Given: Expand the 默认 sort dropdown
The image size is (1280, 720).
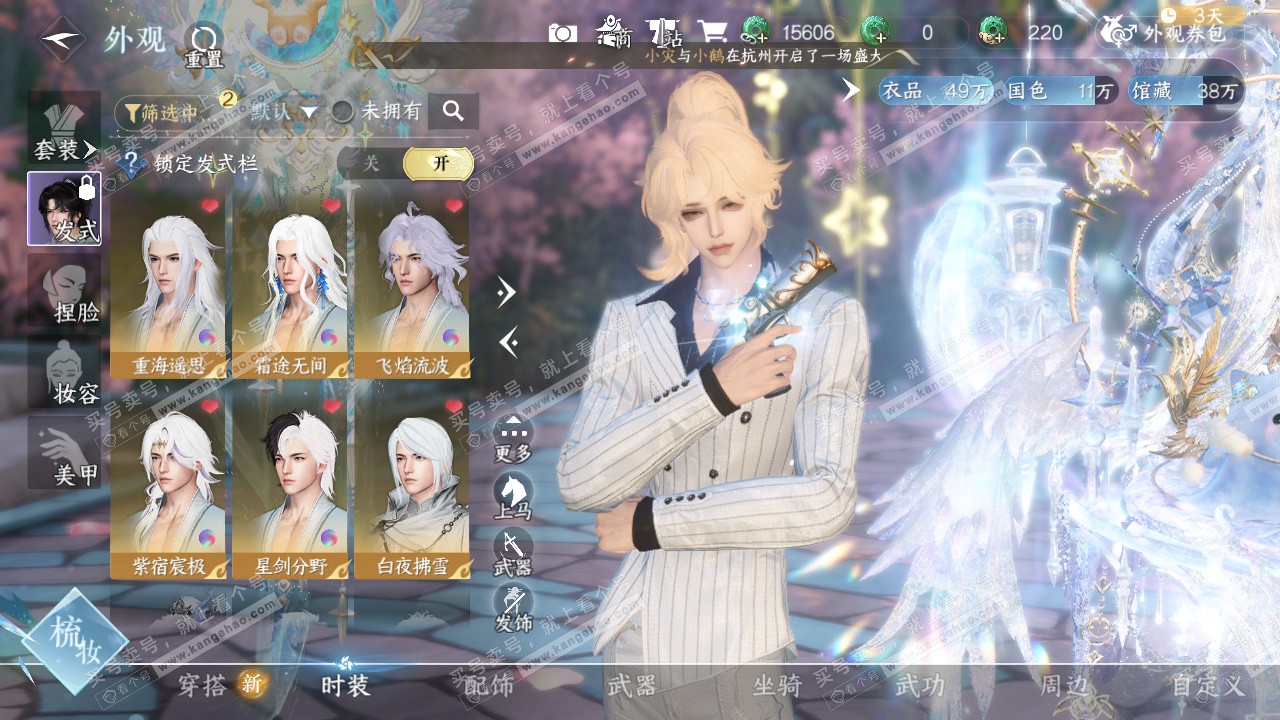Looking at the screenshot, I should 284,112.
